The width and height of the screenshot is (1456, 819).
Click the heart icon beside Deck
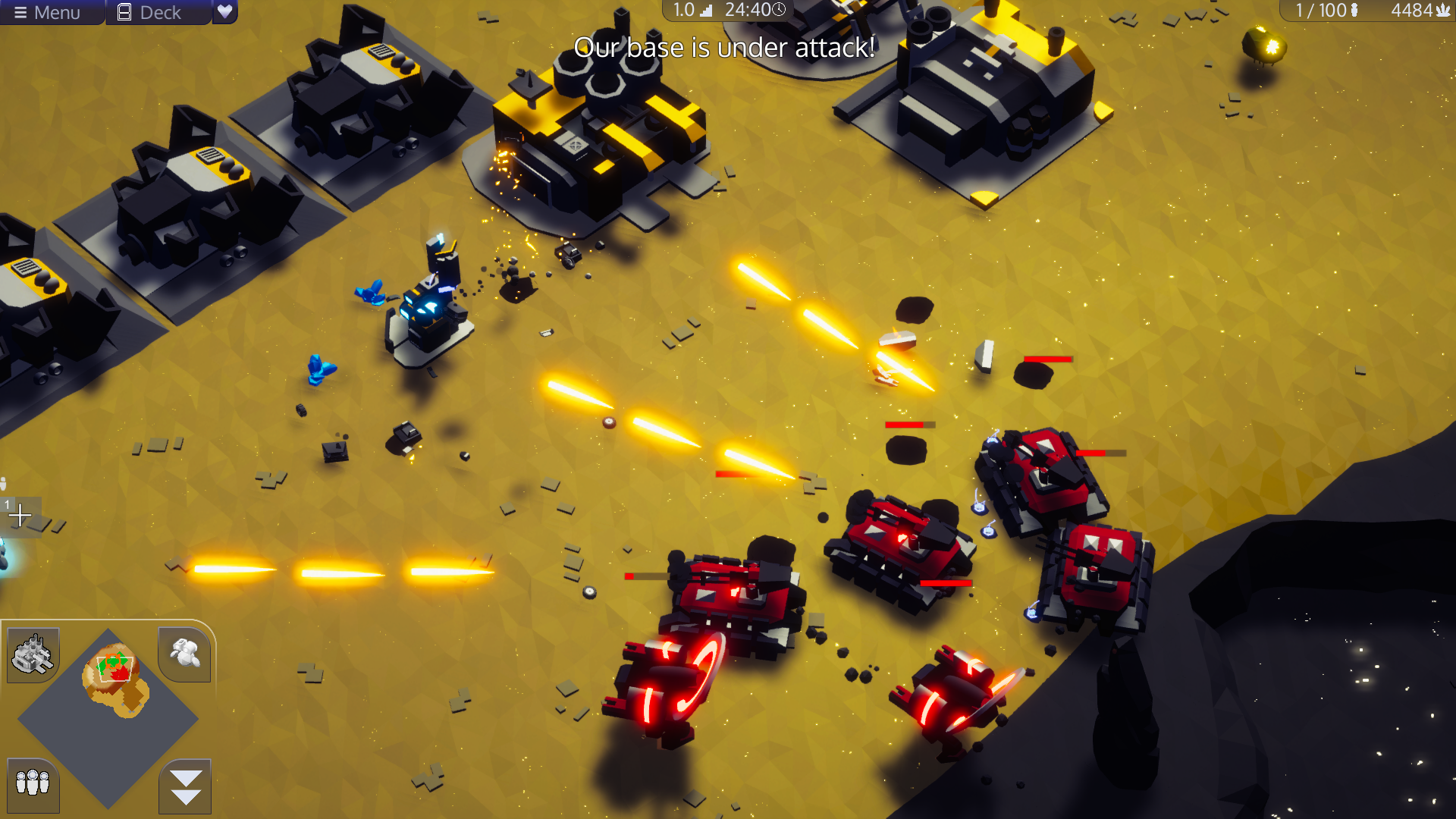pos(224,11)
